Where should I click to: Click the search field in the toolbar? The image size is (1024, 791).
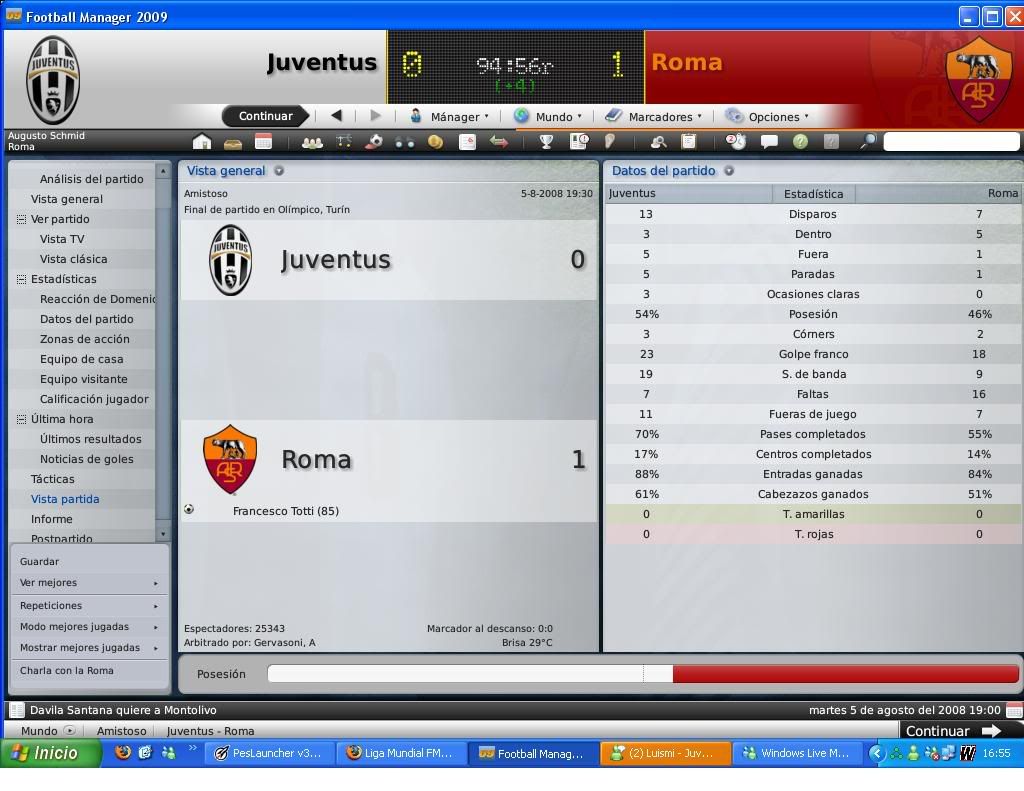[x=950, y=142]
